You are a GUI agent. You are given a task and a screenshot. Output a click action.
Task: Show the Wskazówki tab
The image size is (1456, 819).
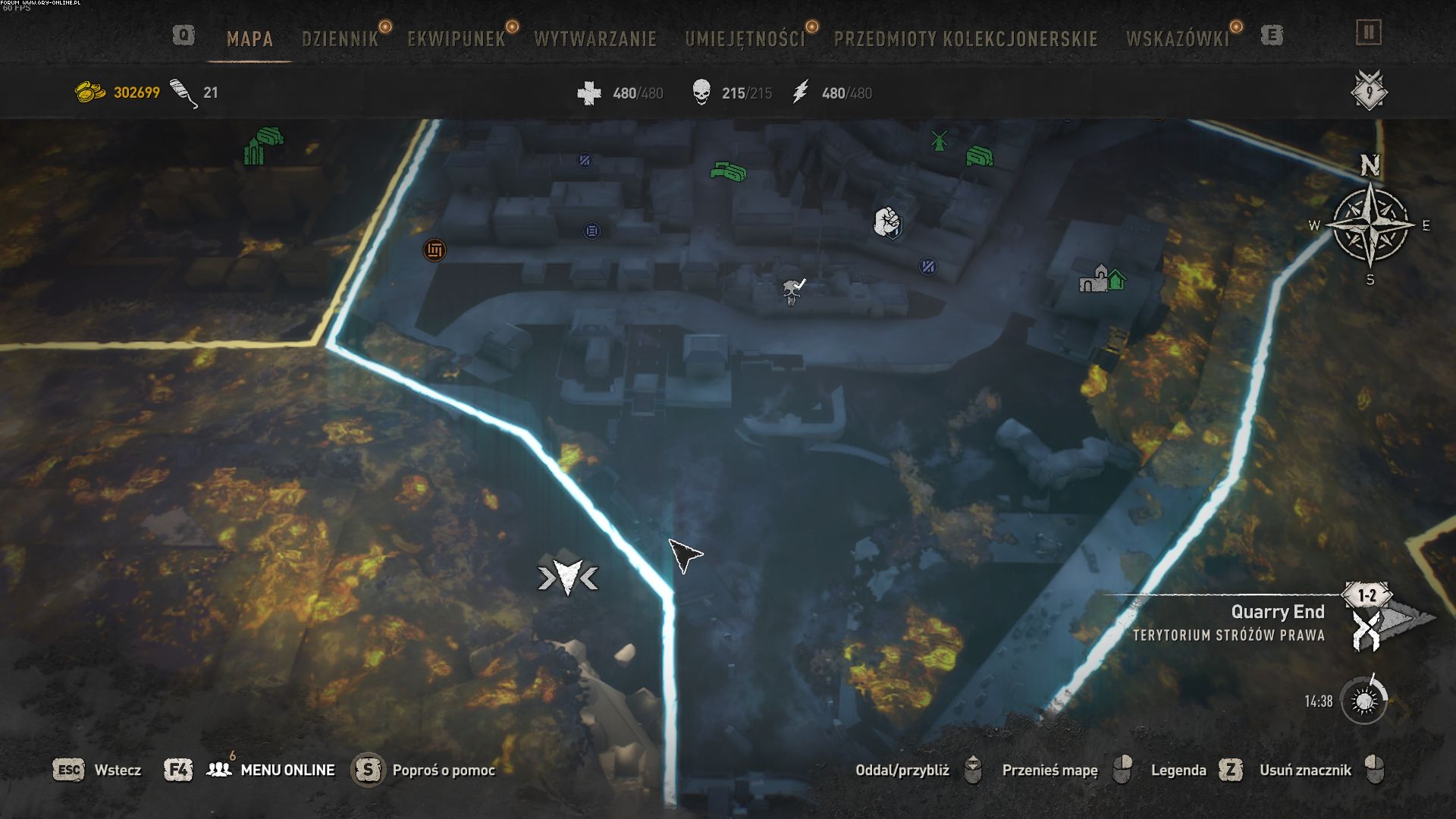[x=1177, y=39]
